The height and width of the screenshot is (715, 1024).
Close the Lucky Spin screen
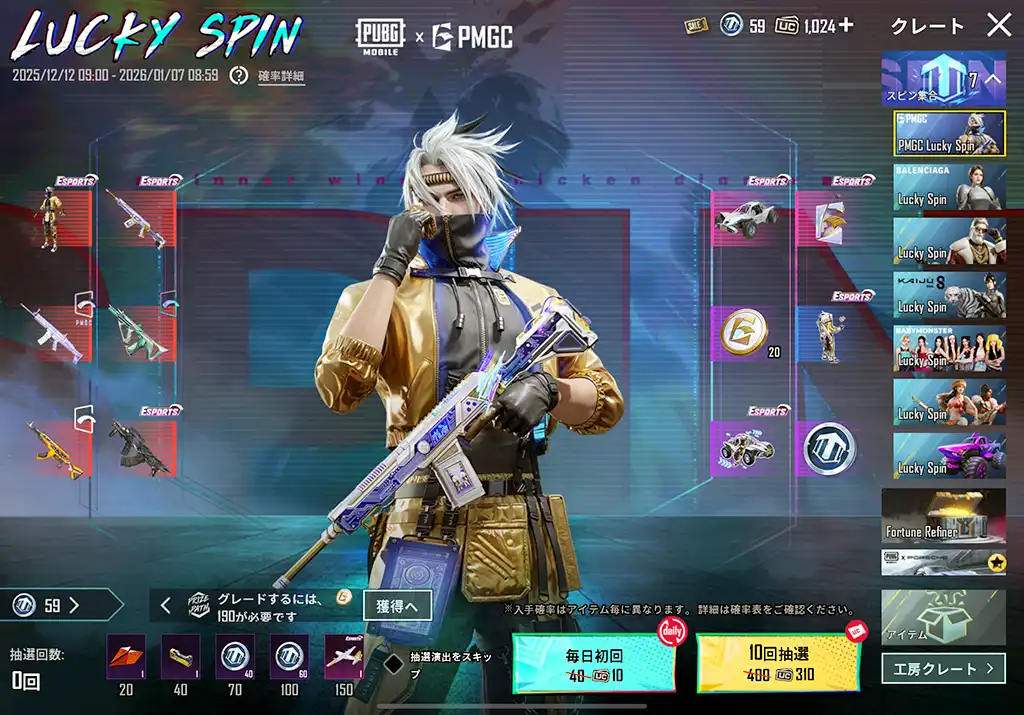point(998,26)
